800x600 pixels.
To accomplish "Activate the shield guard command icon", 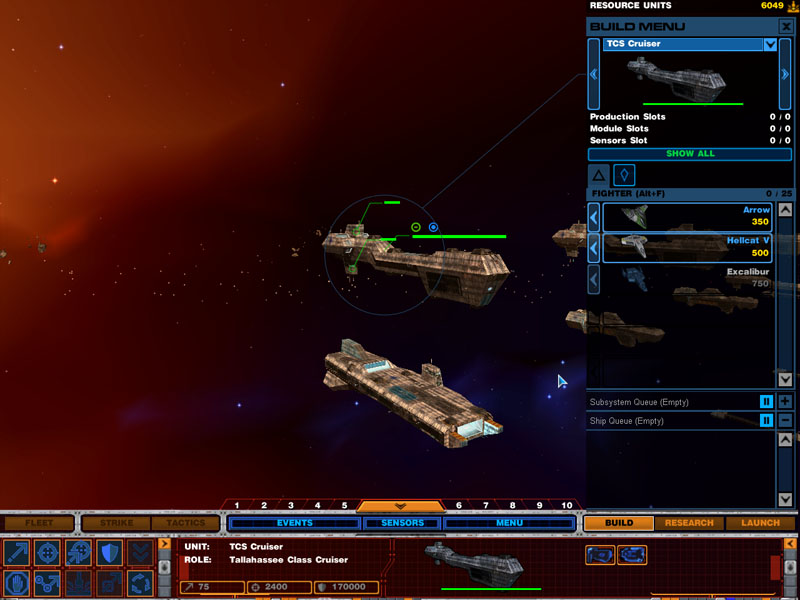I will click(108, 553).
